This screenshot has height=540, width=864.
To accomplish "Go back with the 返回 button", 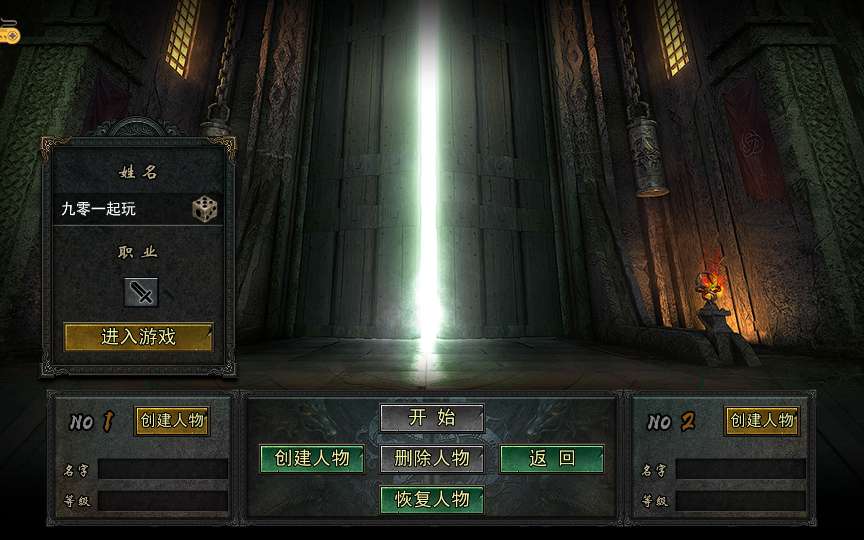I will coord(552,458).
